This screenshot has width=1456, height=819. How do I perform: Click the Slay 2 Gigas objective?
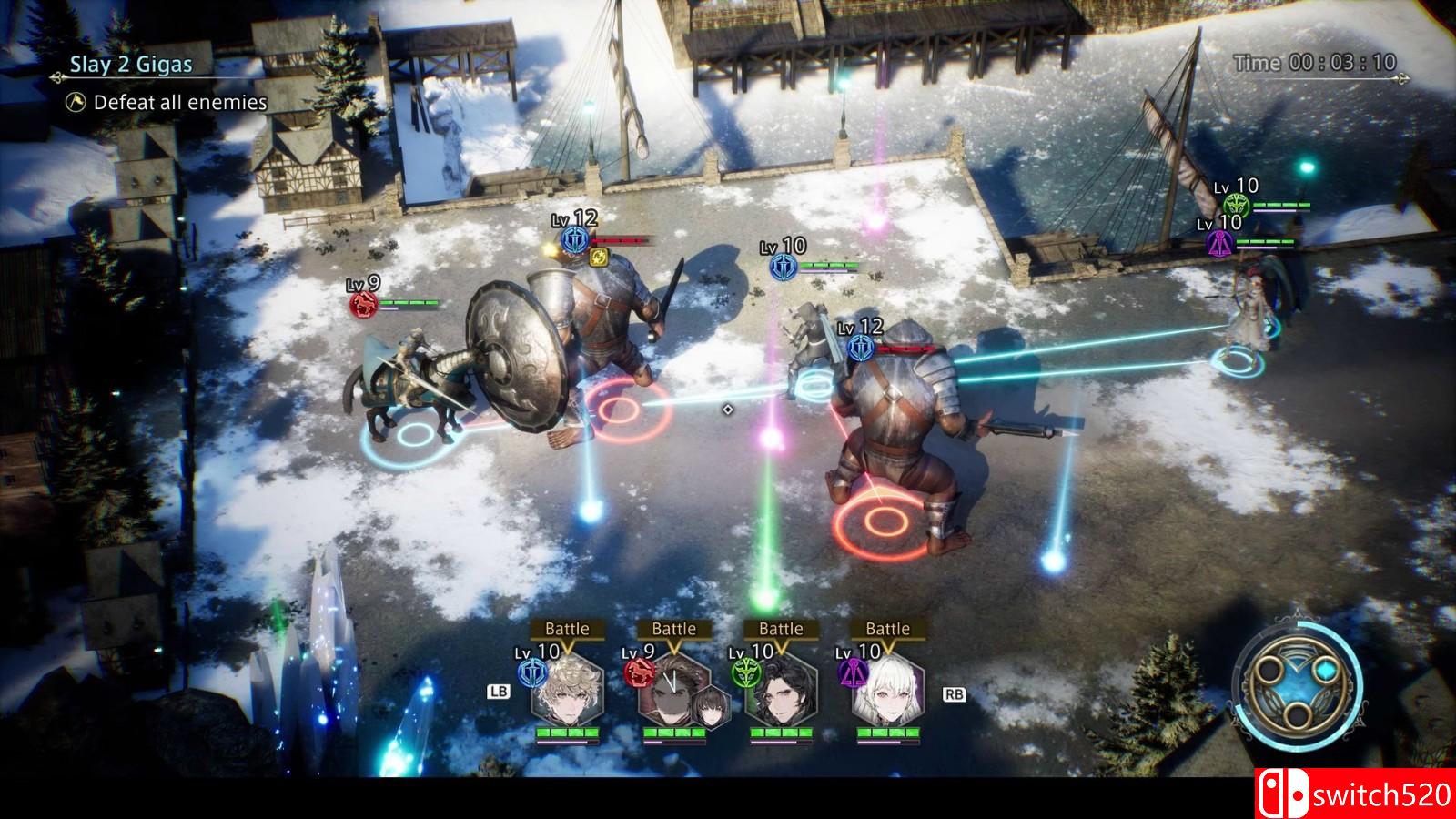coord(132,65)
